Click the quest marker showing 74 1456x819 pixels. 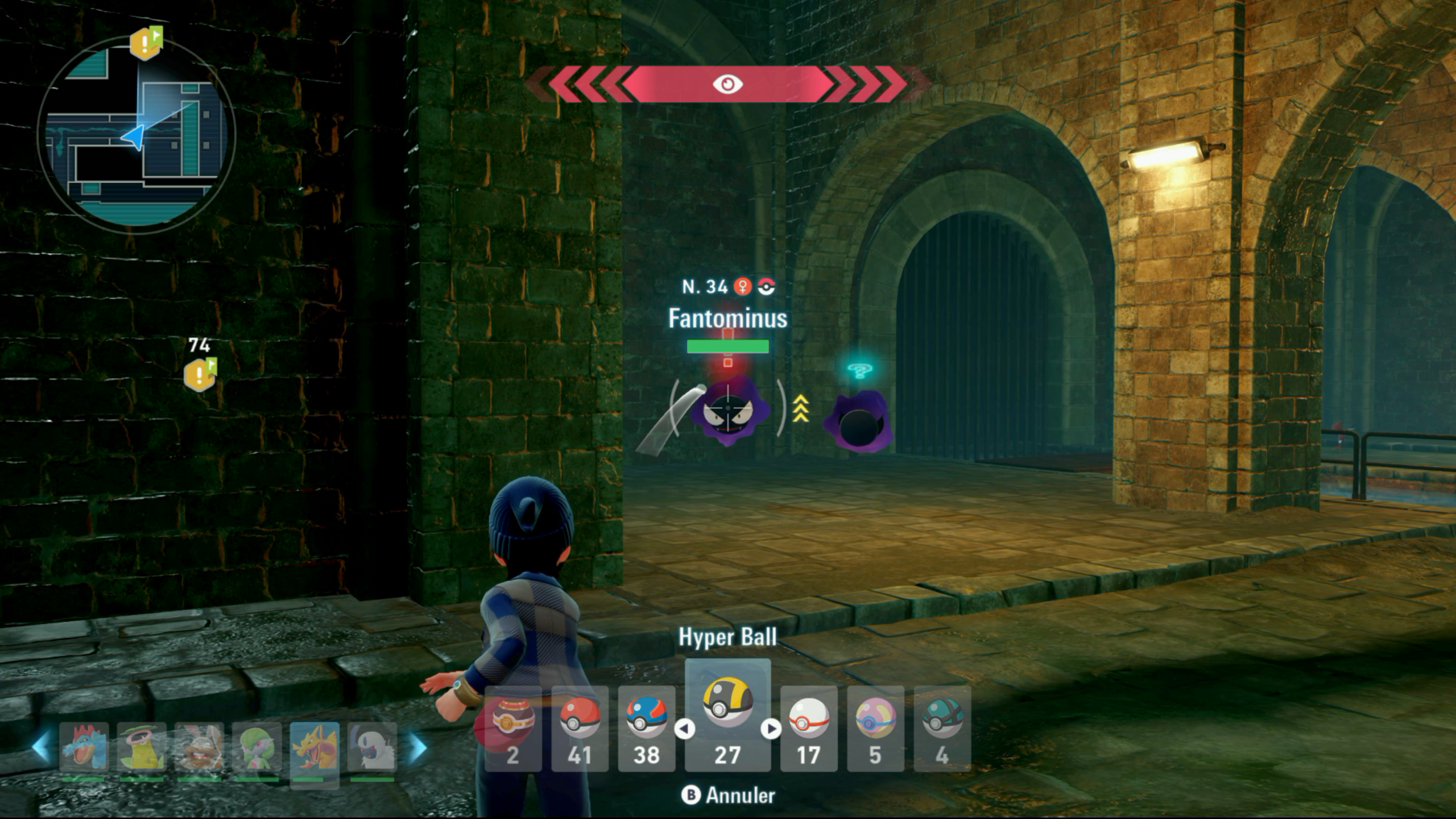click(200, 374)
